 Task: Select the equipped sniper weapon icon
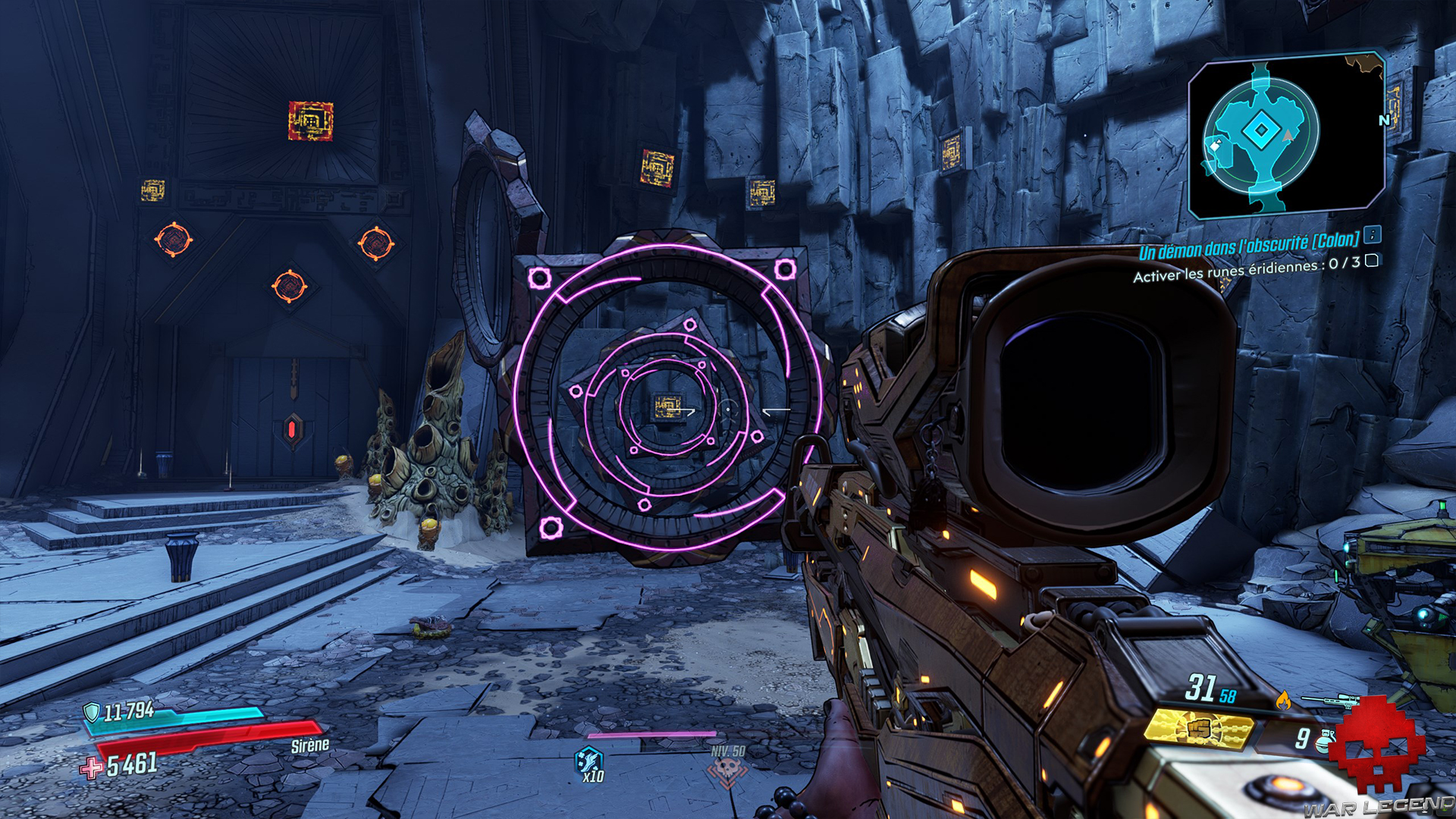1329,698
